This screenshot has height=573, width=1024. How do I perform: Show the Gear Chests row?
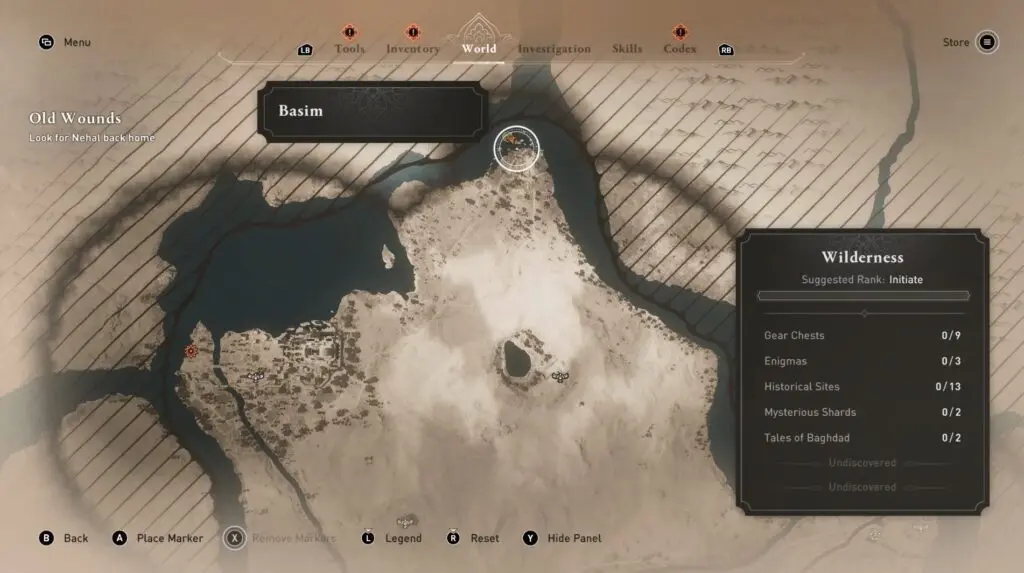pos(862,336)
